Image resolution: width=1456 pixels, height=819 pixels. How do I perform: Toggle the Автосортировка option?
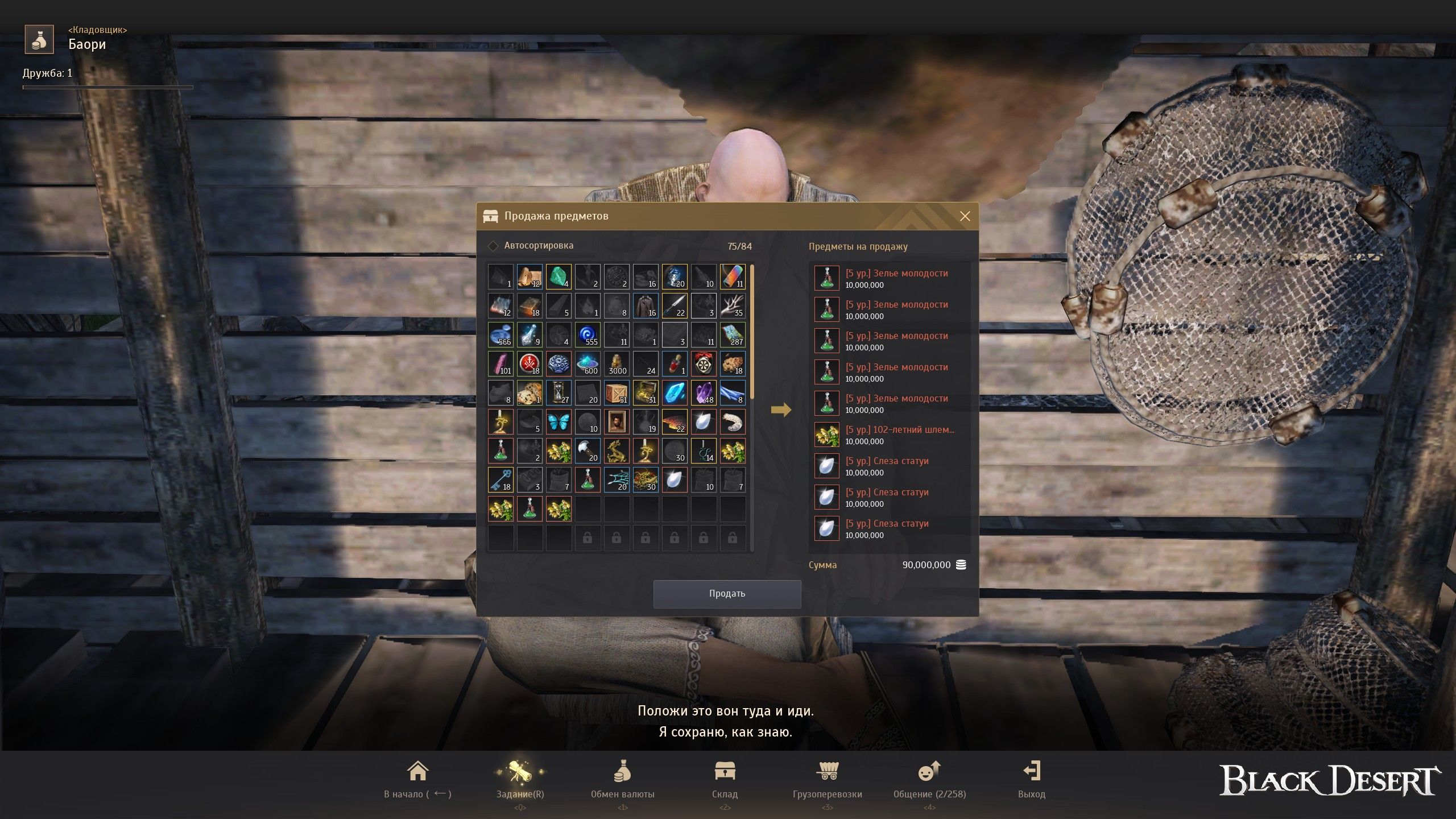click(493, 246)
